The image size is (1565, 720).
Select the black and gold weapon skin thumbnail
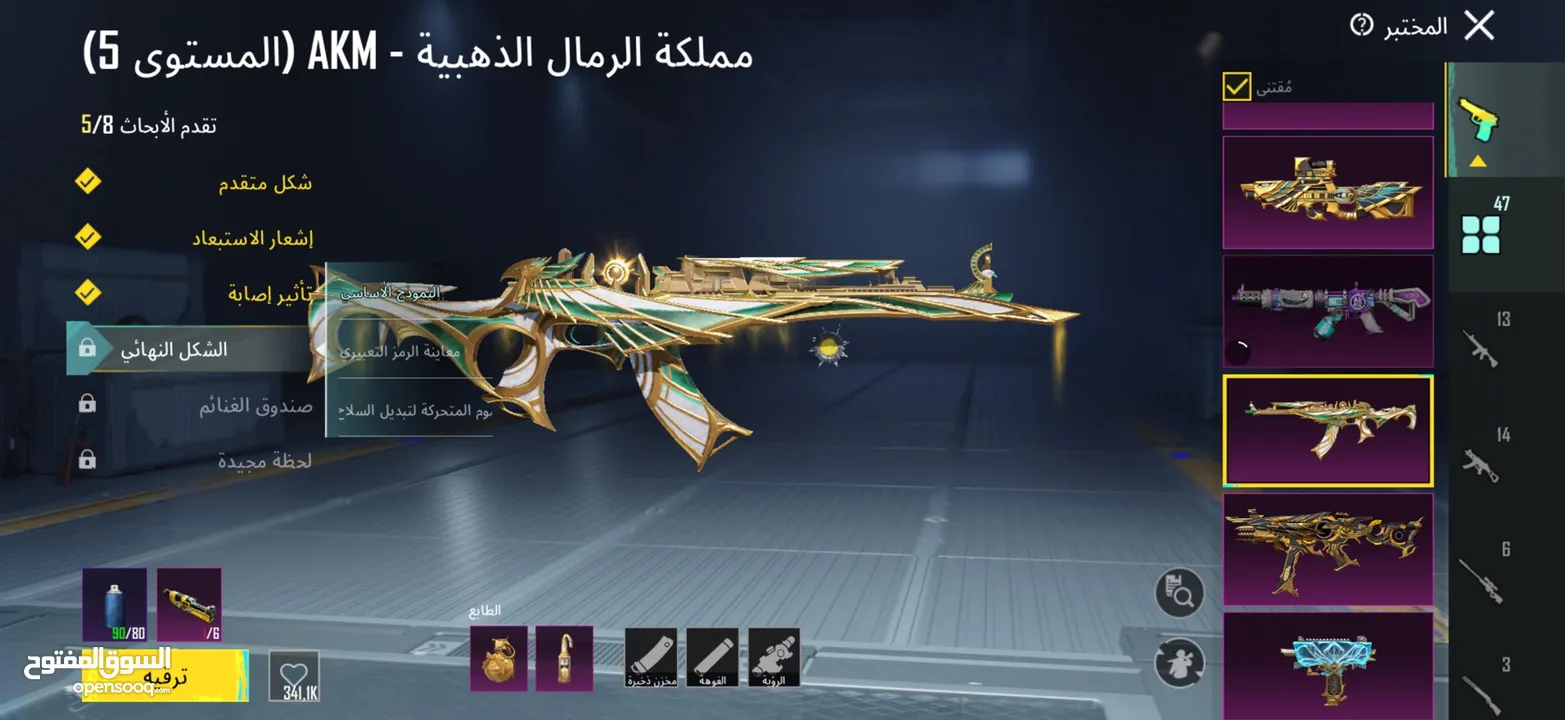(x=1327, y=548)
